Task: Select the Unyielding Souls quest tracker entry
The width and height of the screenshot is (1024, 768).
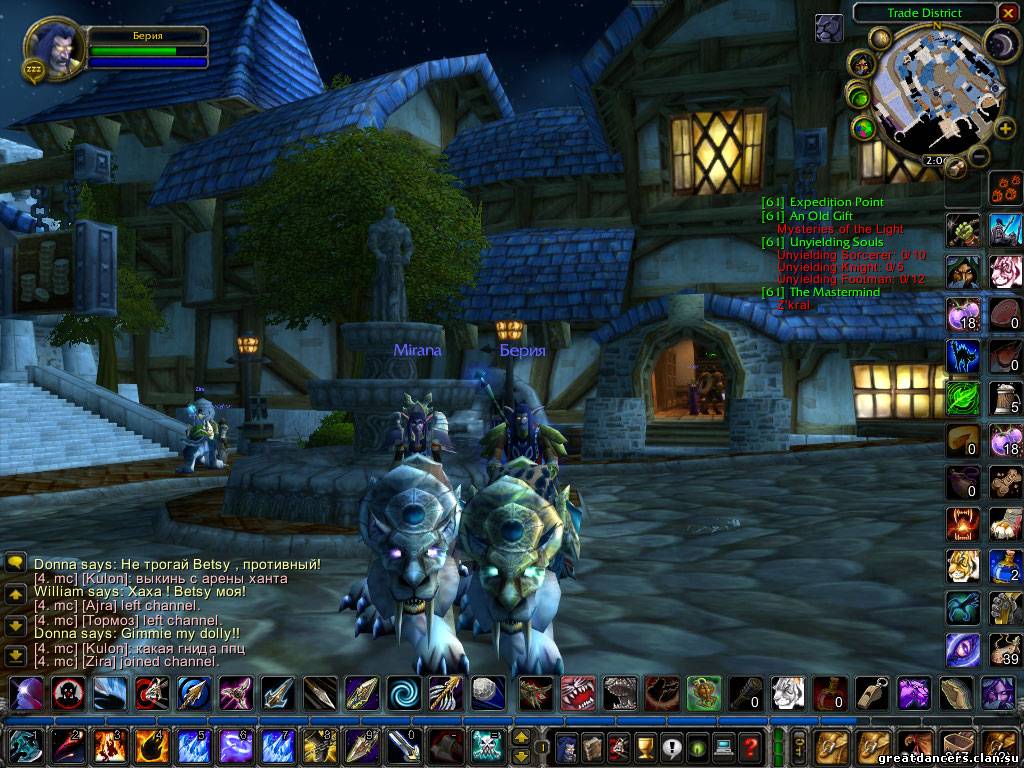Action: 822,242
